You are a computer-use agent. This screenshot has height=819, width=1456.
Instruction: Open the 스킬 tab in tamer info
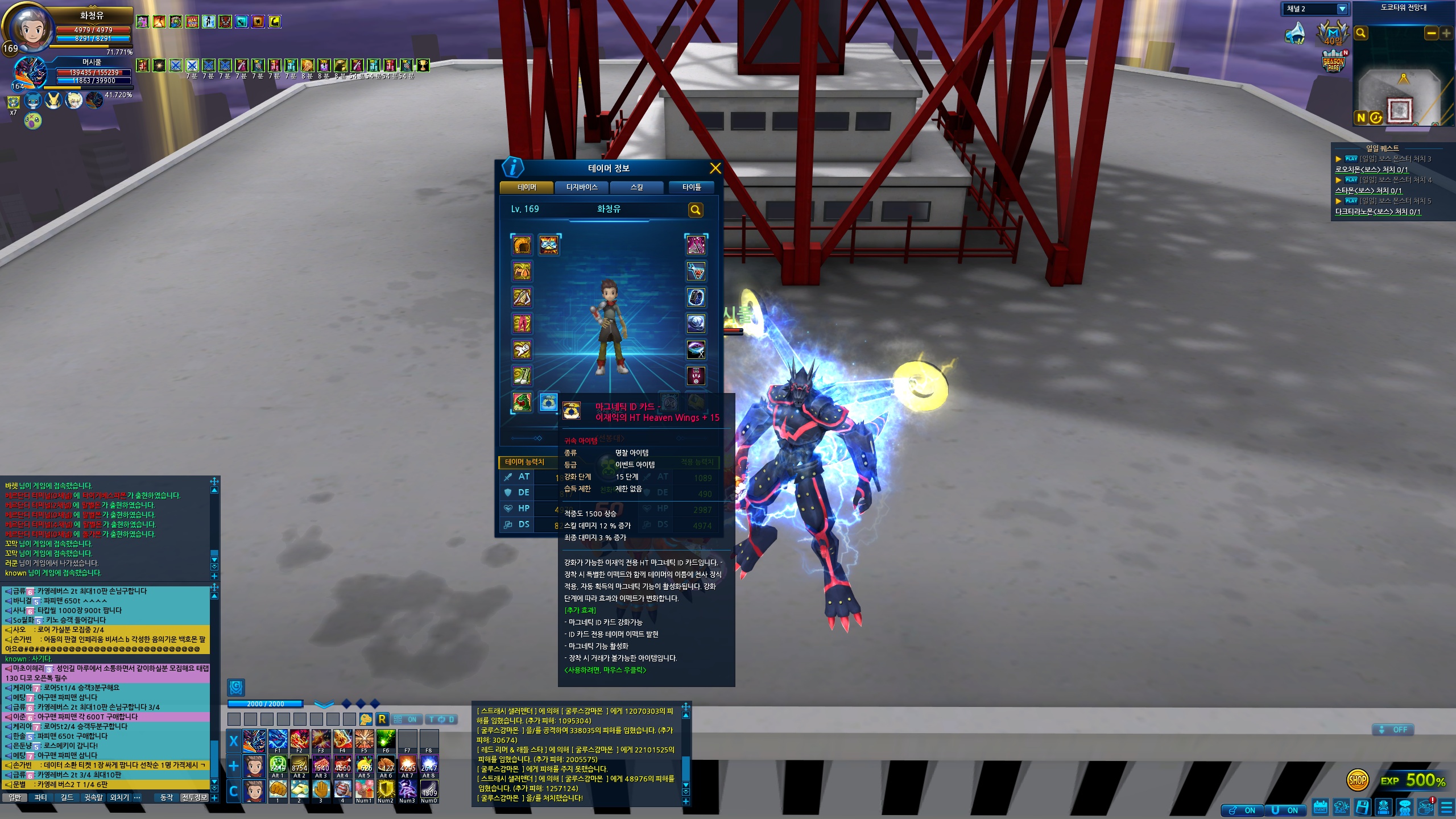pyautogui.click(x=636, y=187)
